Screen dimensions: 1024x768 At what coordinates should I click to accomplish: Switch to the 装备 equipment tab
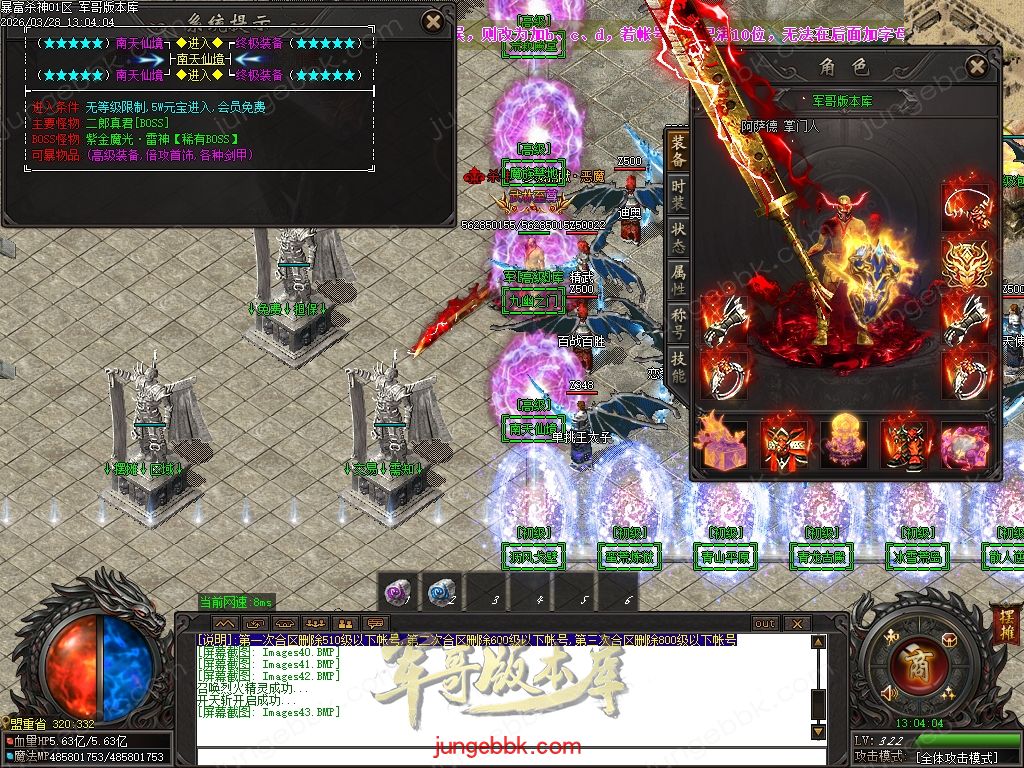679,152
